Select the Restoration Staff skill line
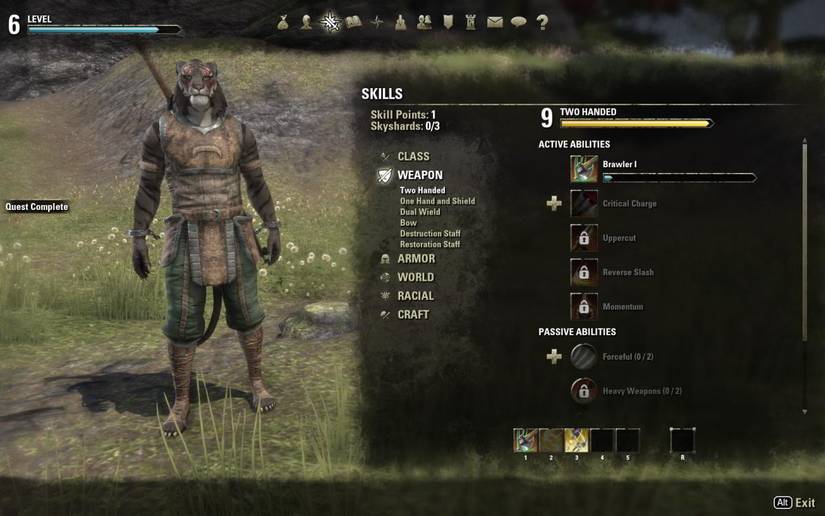The width and height of the screenshot is (825, 516). 430,245
